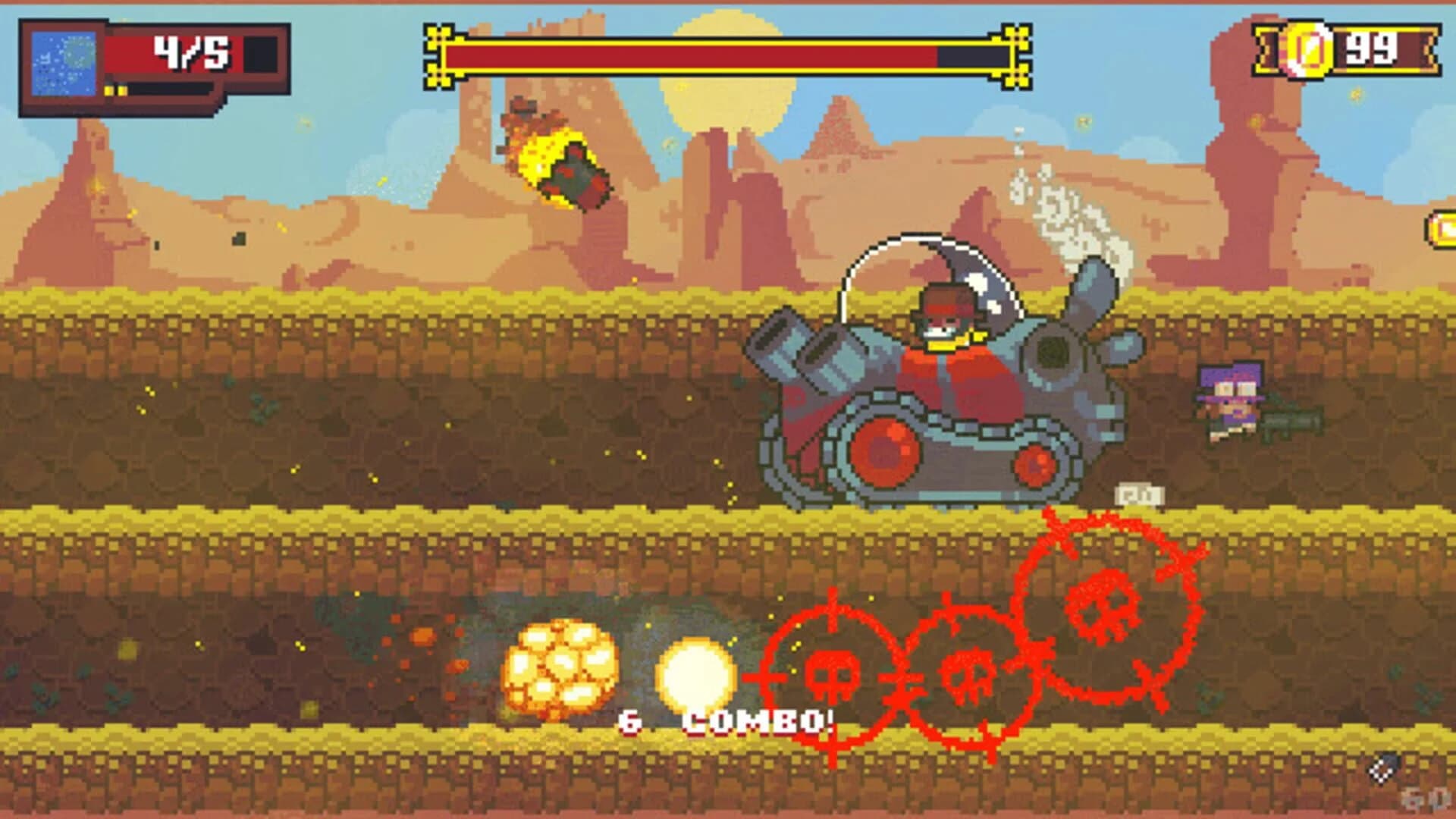Click the red boss health bar fill
1456x819 pixels.
pyautogui.click(x=682, y=53)
